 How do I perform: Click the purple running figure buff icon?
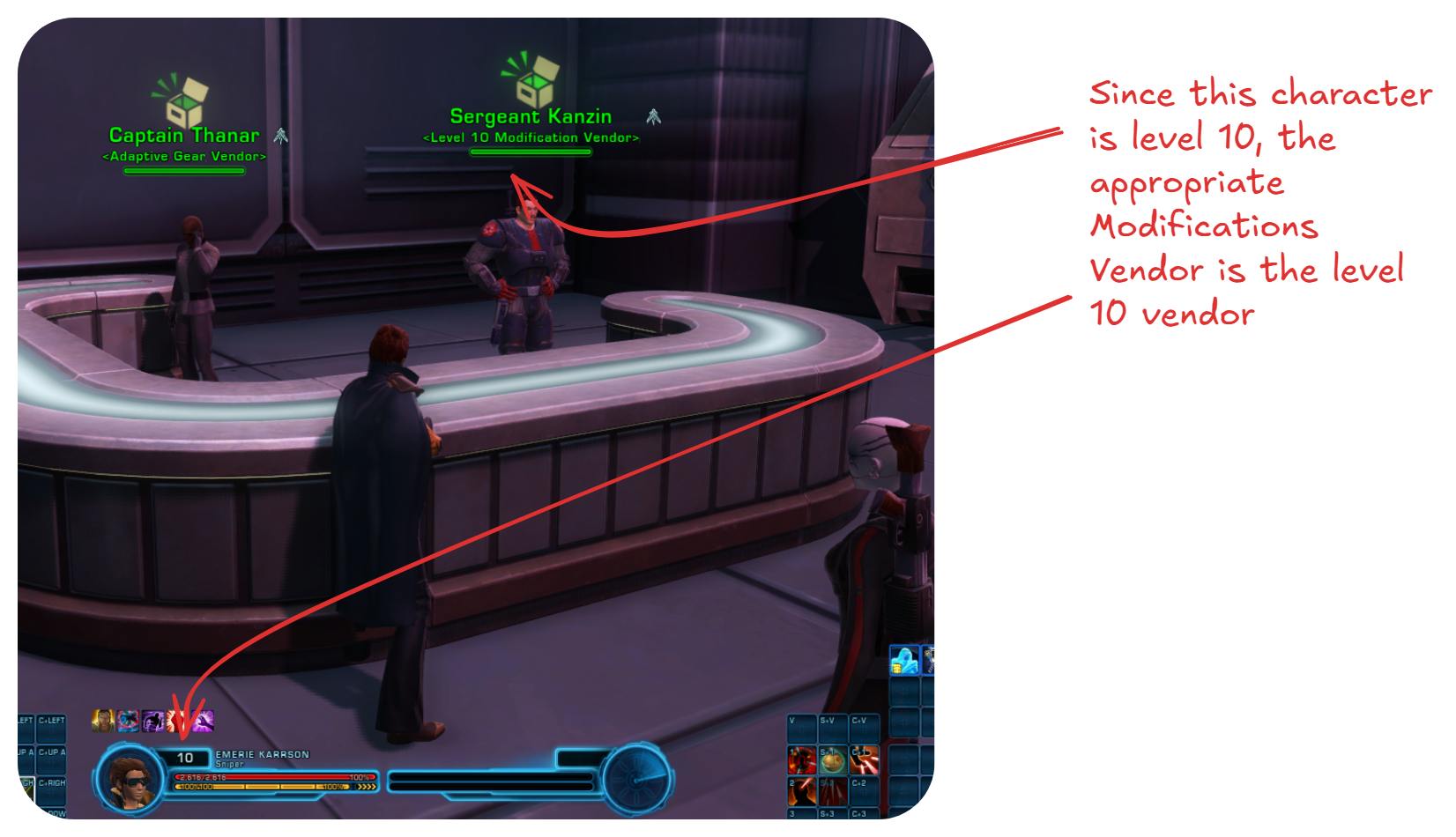click(x=153, y=722)
